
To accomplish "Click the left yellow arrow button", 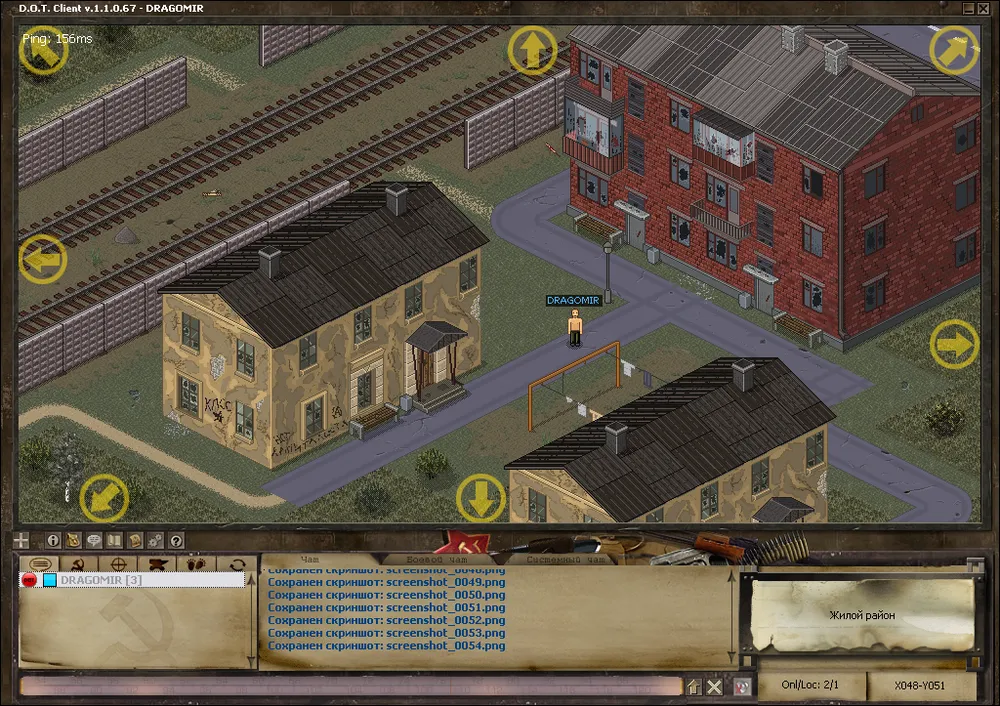I will pyautogui.click(x=42, y=260).
